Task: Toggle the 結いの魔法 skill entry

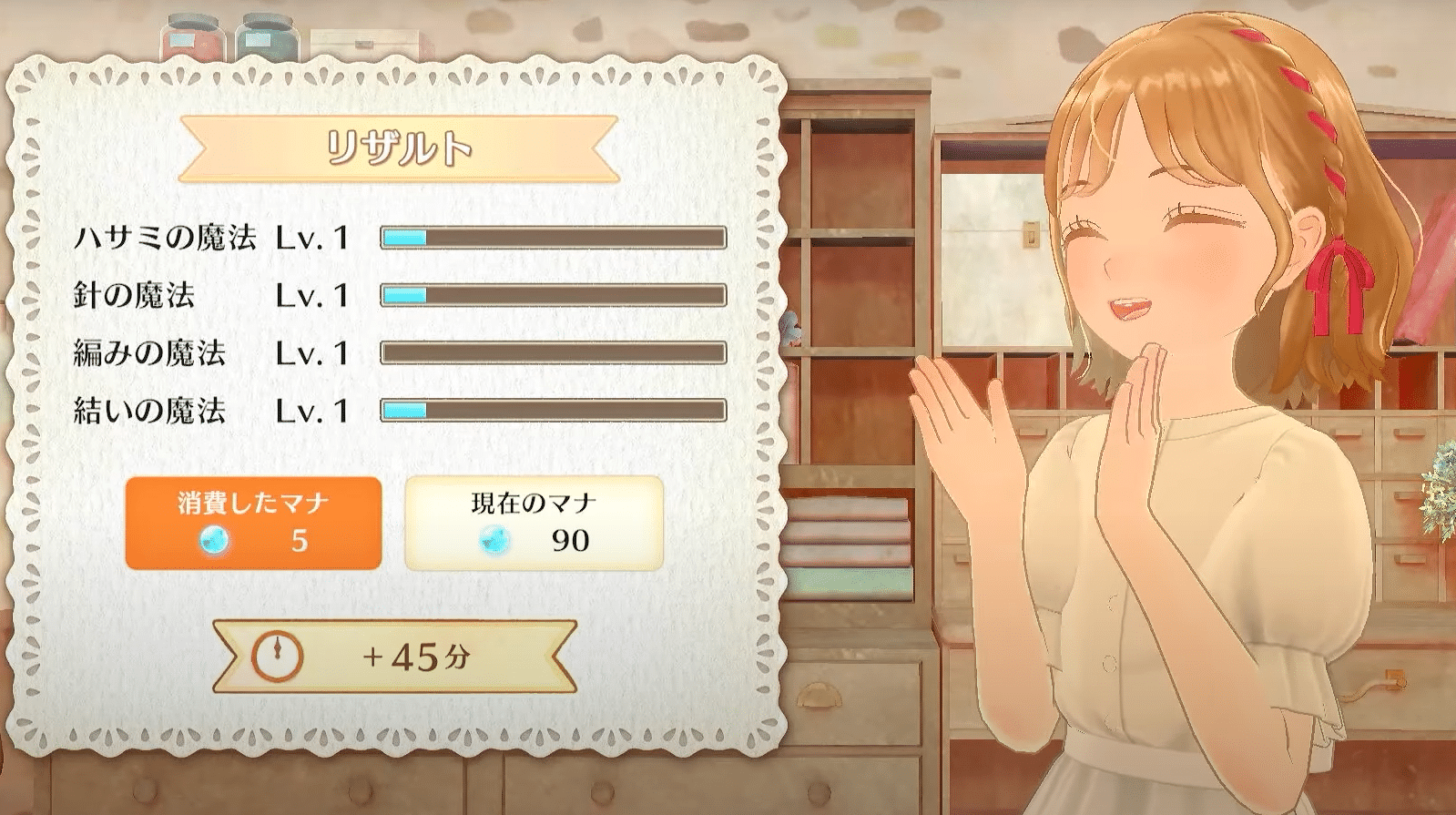Action: [146, 412]
